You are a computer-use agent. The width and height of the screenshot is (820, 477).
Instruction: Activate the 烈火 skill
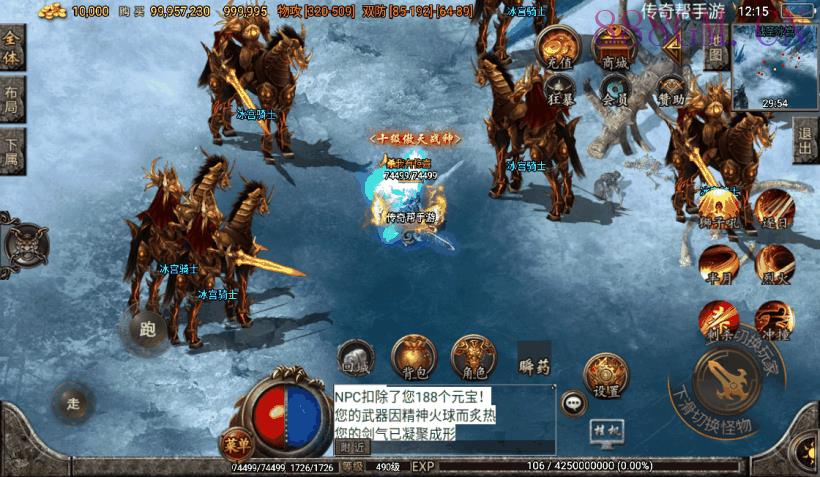[773, 262]
